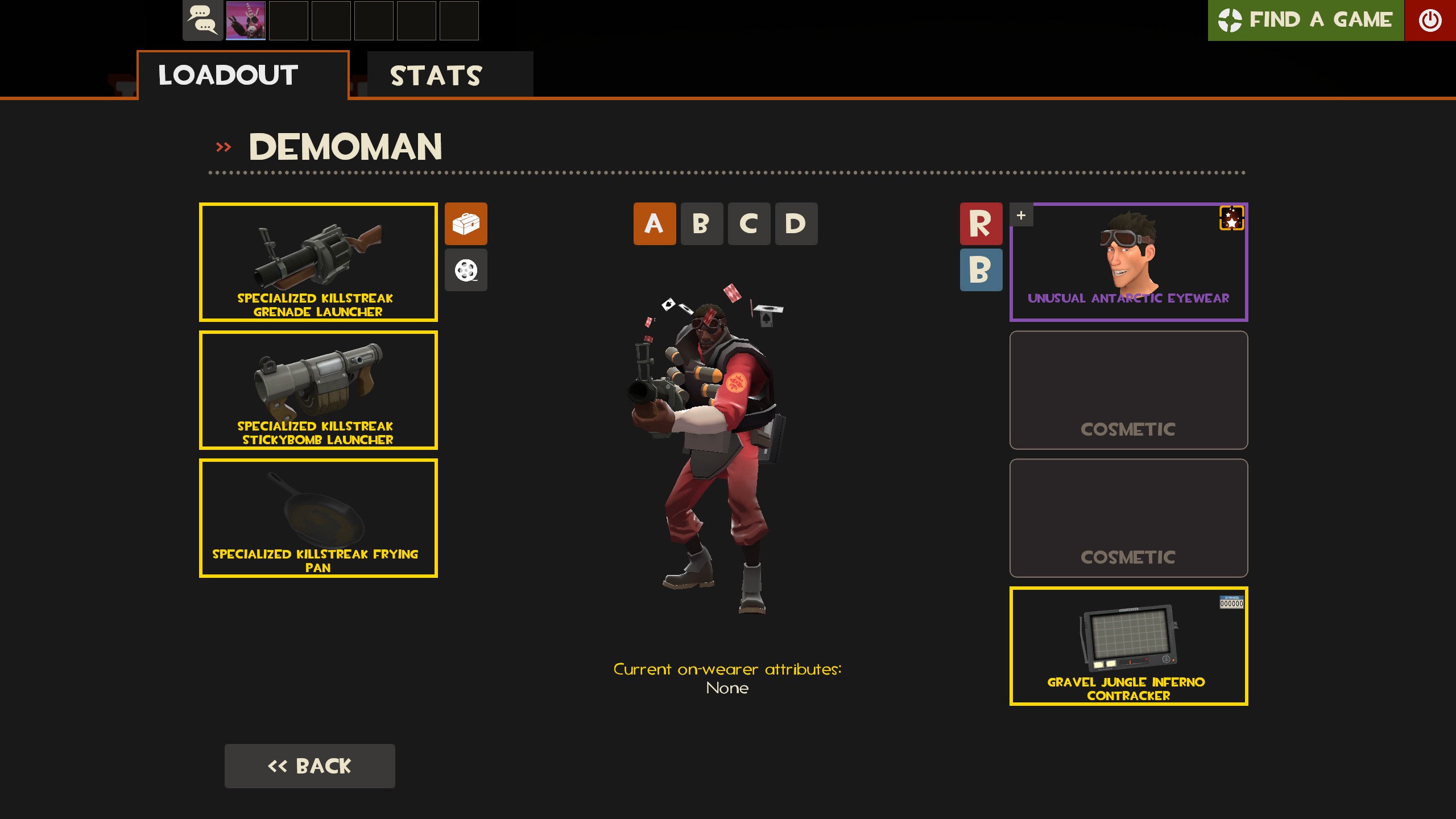
Task: Select loadout preset D
Action: coord(796,224)
